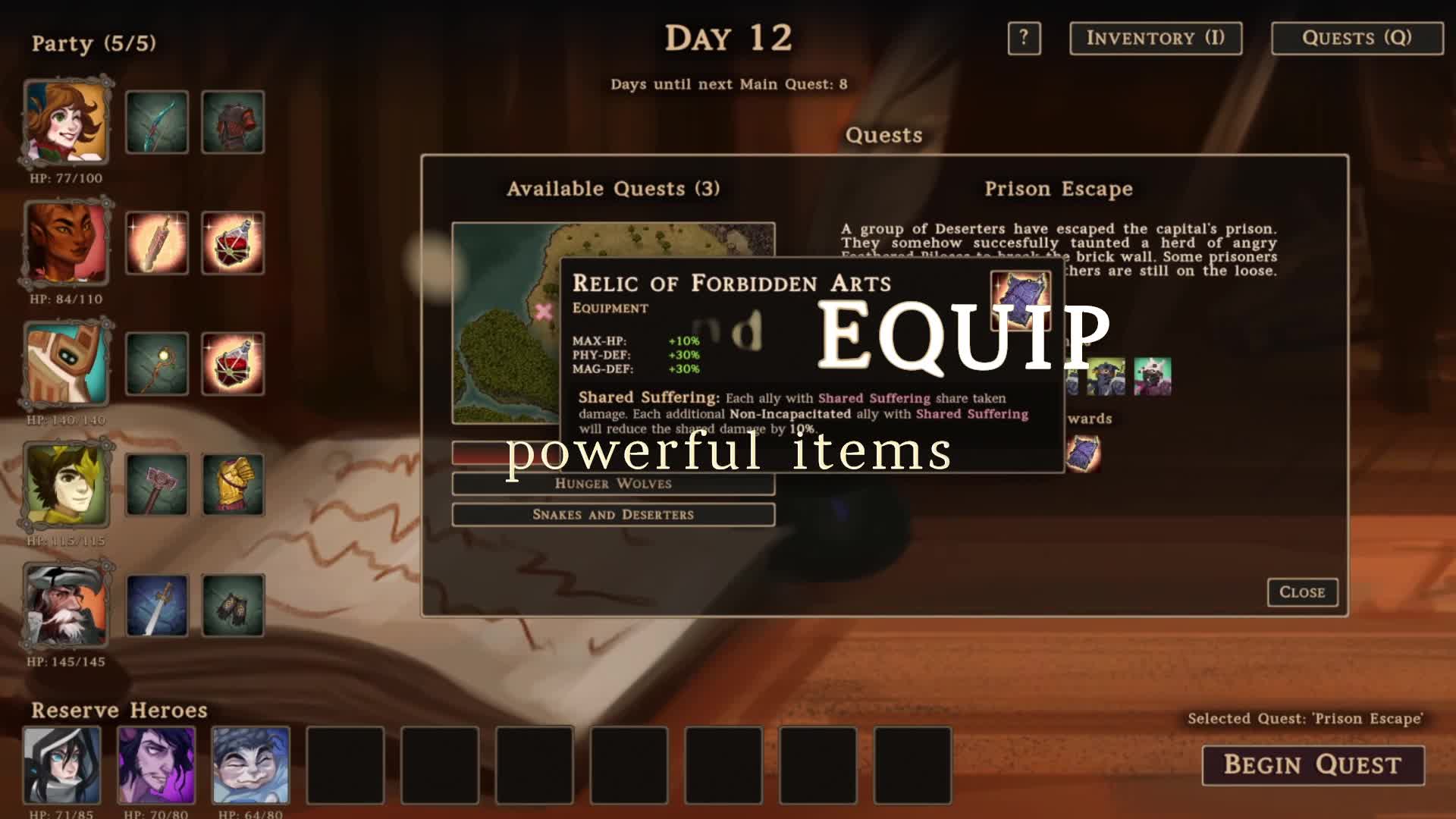This screenshot has height=819, width=1456.
Task: Open the Quests (Q) panel
Action: [x=1357, y=38]
